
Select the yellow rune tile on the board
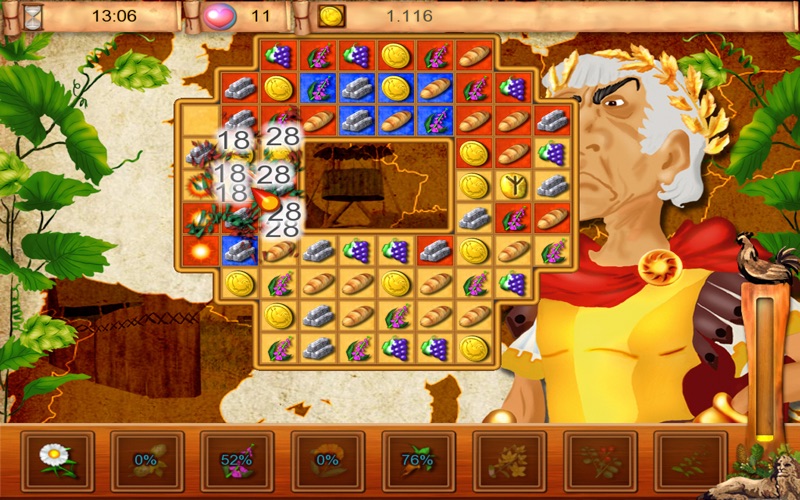pos(512,185)
